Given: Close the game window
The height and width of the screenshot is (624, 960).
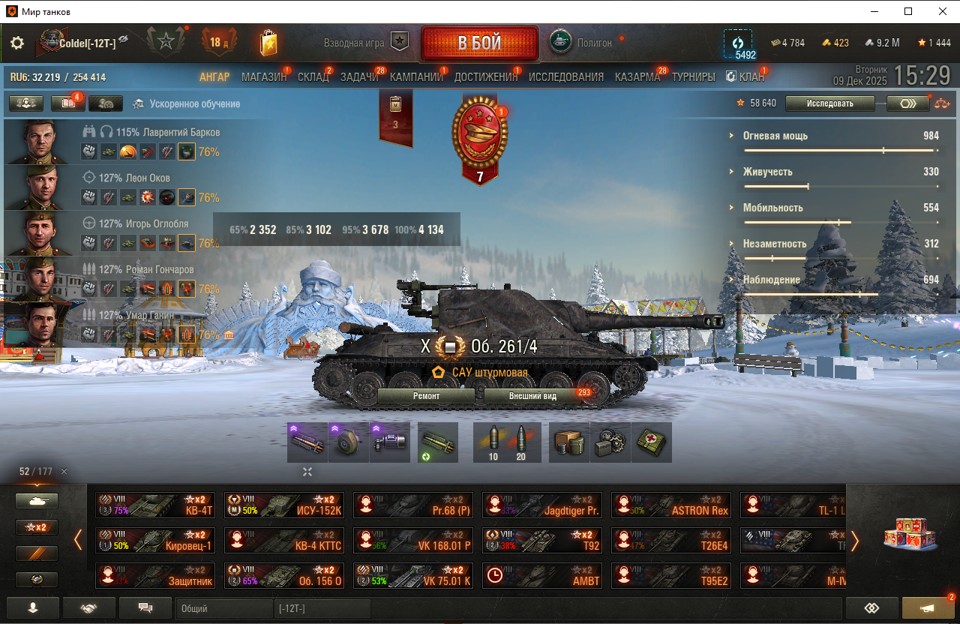Looking at the screenshot, I should pyautogui.click(x=941, y=11).
